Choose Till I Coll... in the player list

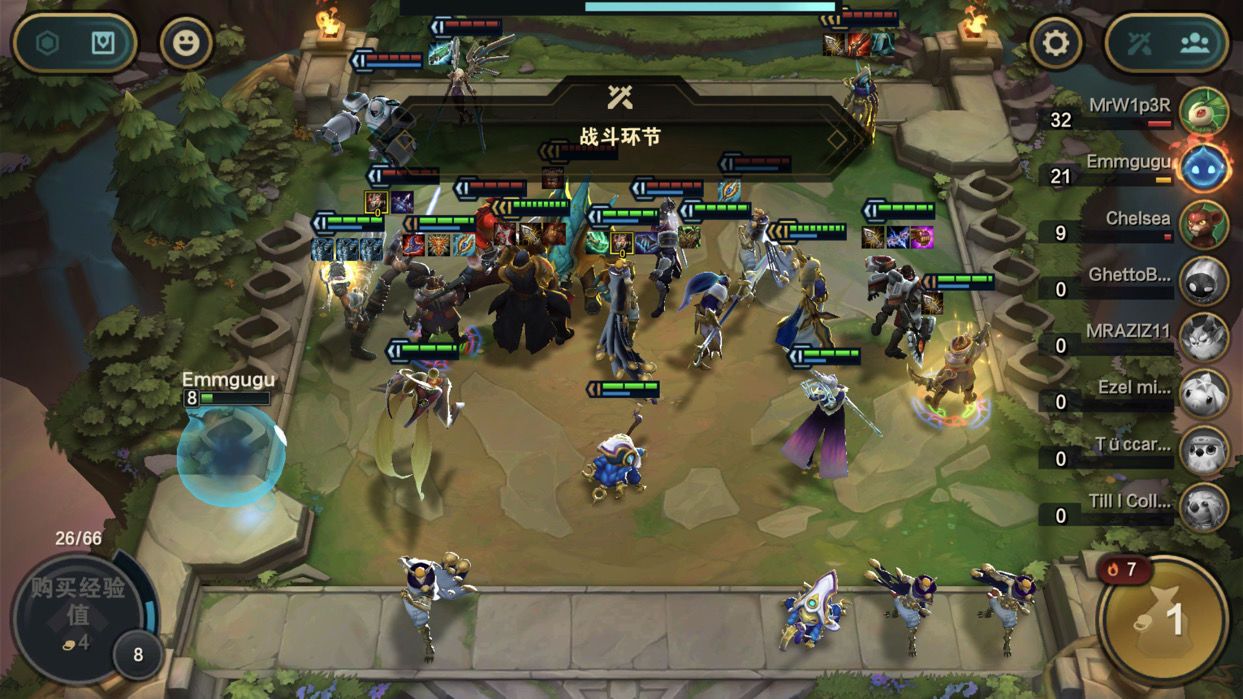pos(1203,508)
